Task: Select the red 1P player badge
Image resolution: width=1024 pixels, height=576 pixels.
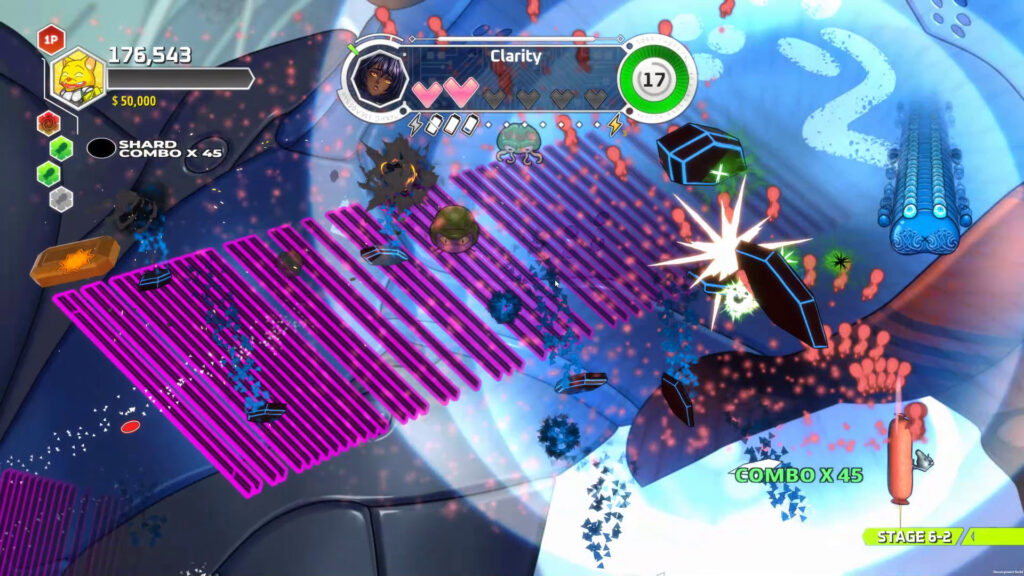Action: tap(50, 39)
